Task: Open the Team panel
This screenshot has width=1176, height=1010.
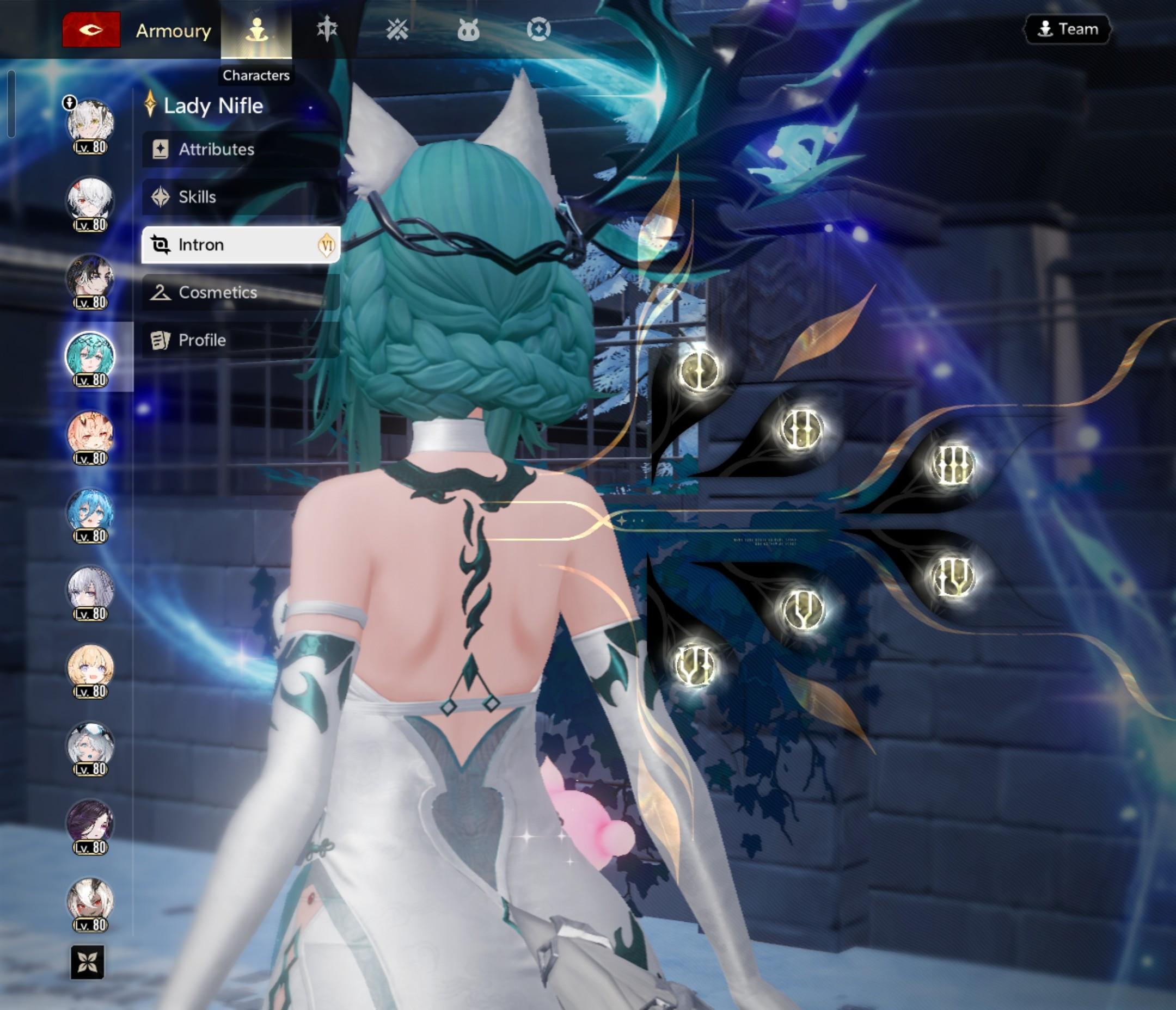Action: coord(1068,29)
